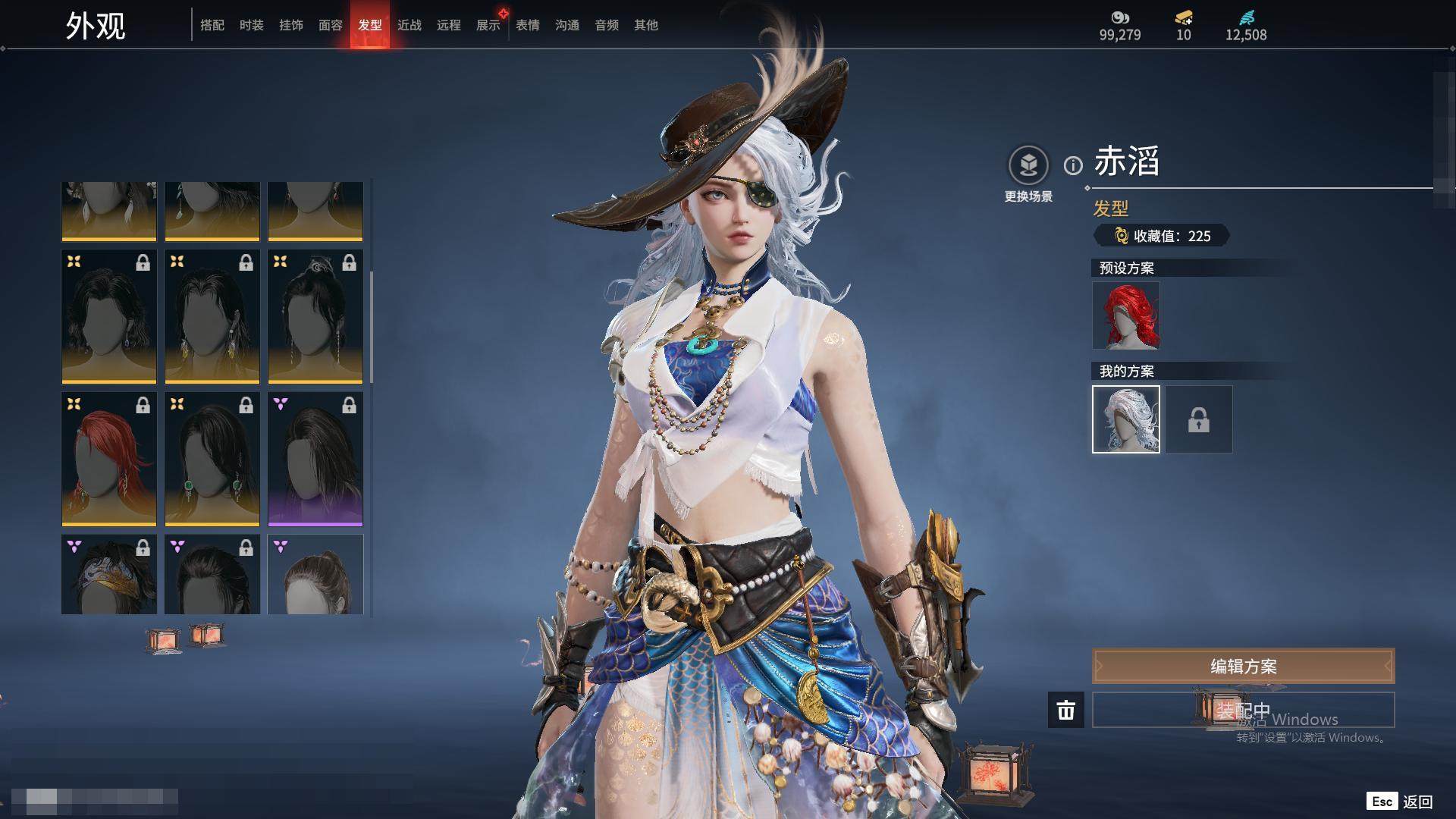The width and height of the screenshot is (1456, 819).
Task: Select the white hair custom scheme
Action: (1126, 419)
